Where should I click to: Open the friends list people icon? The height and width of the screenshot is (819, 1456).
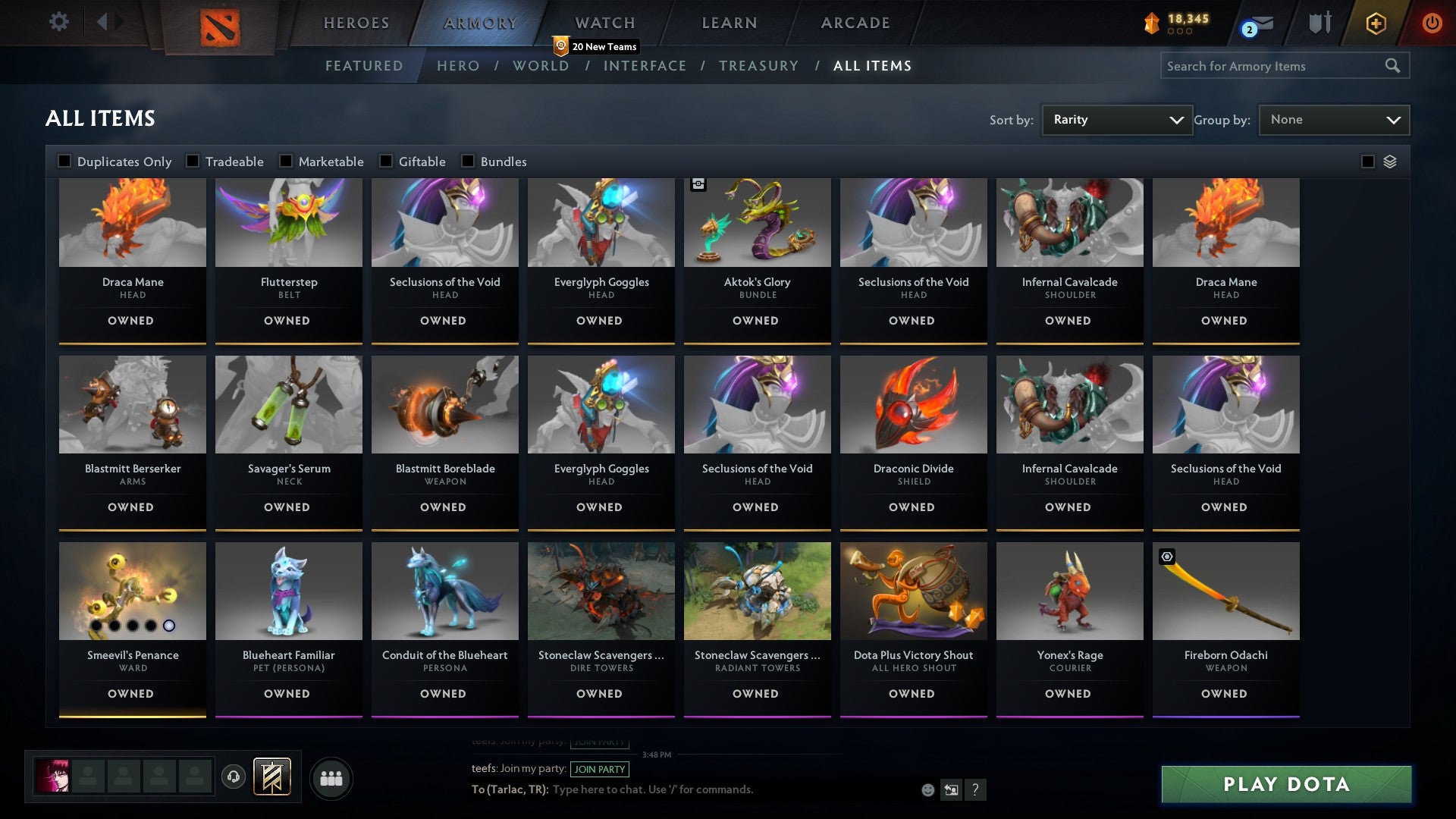(x=331, y=777)
